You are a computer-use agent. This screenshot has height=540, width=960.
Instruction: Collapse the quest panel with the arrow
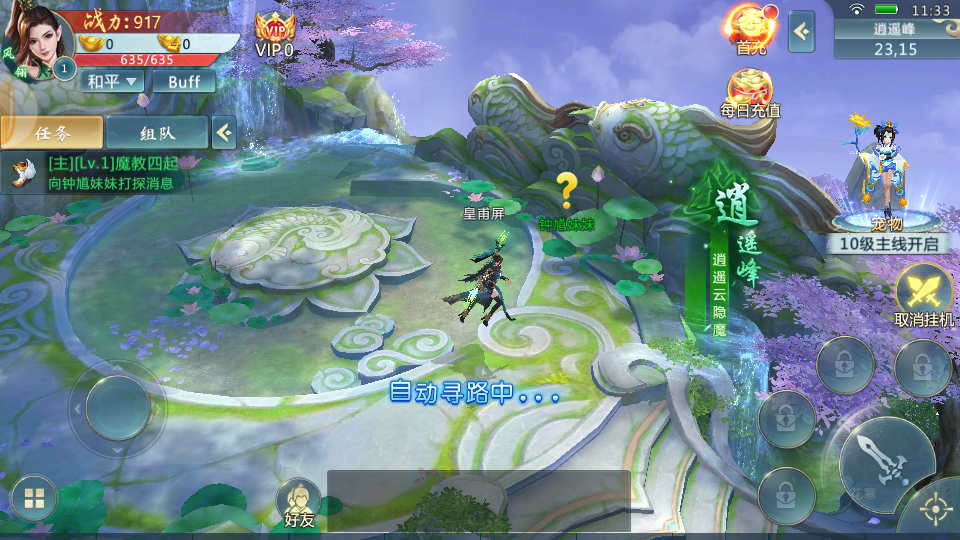pyautogui.click(x=224, y=132)
